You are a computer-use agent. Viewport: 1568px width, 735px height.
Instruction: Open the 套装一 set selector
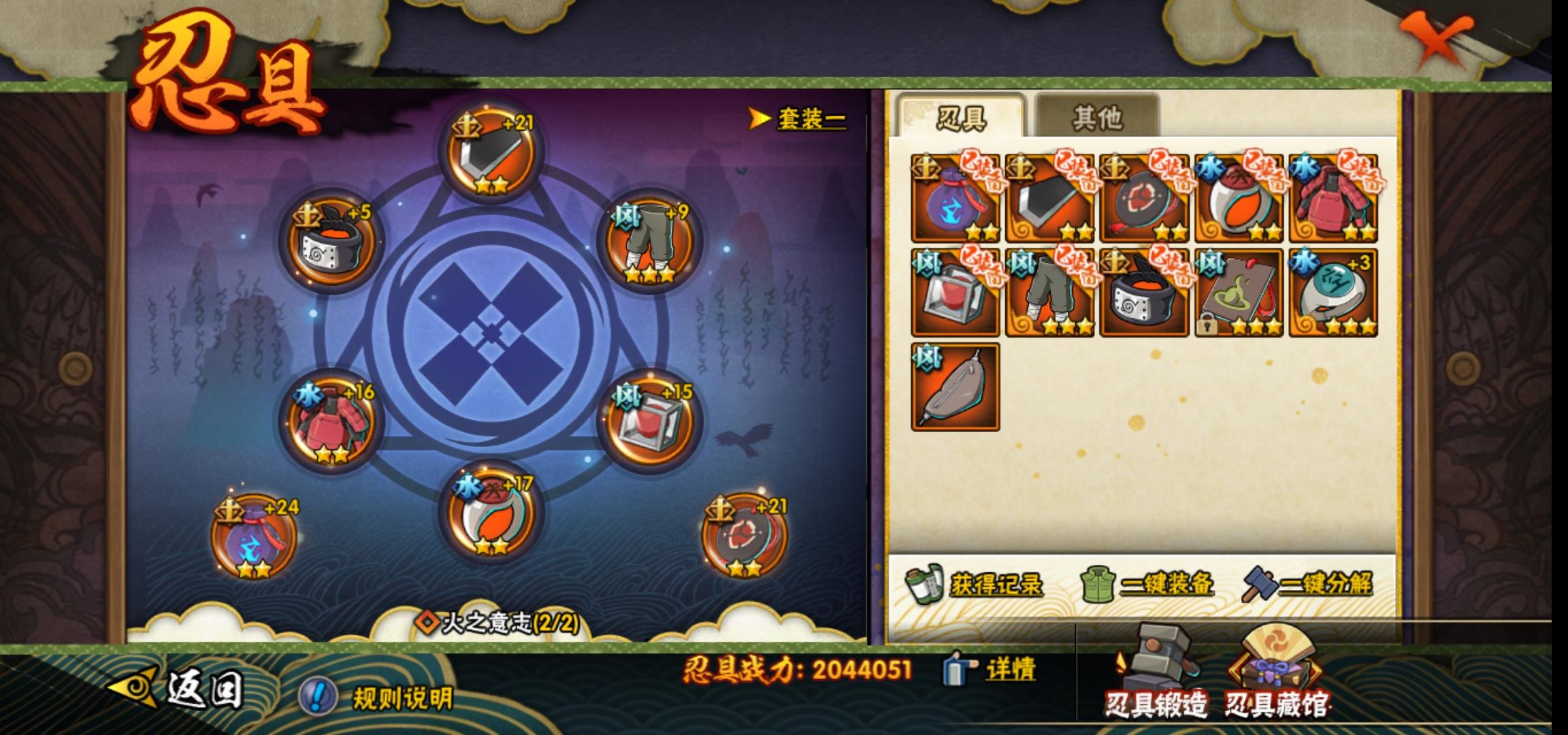click(800, 119)
